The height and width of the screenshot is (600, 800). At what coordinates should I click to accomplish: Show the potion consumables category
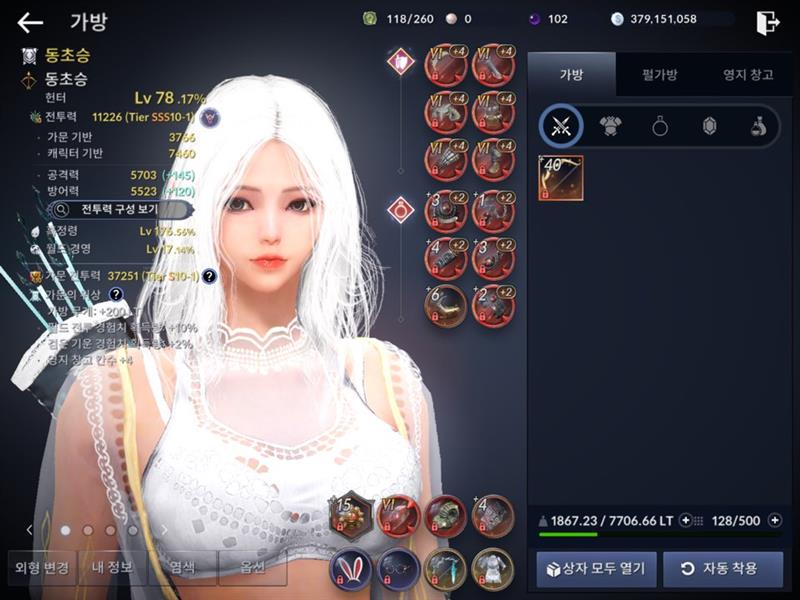point(758,126)
